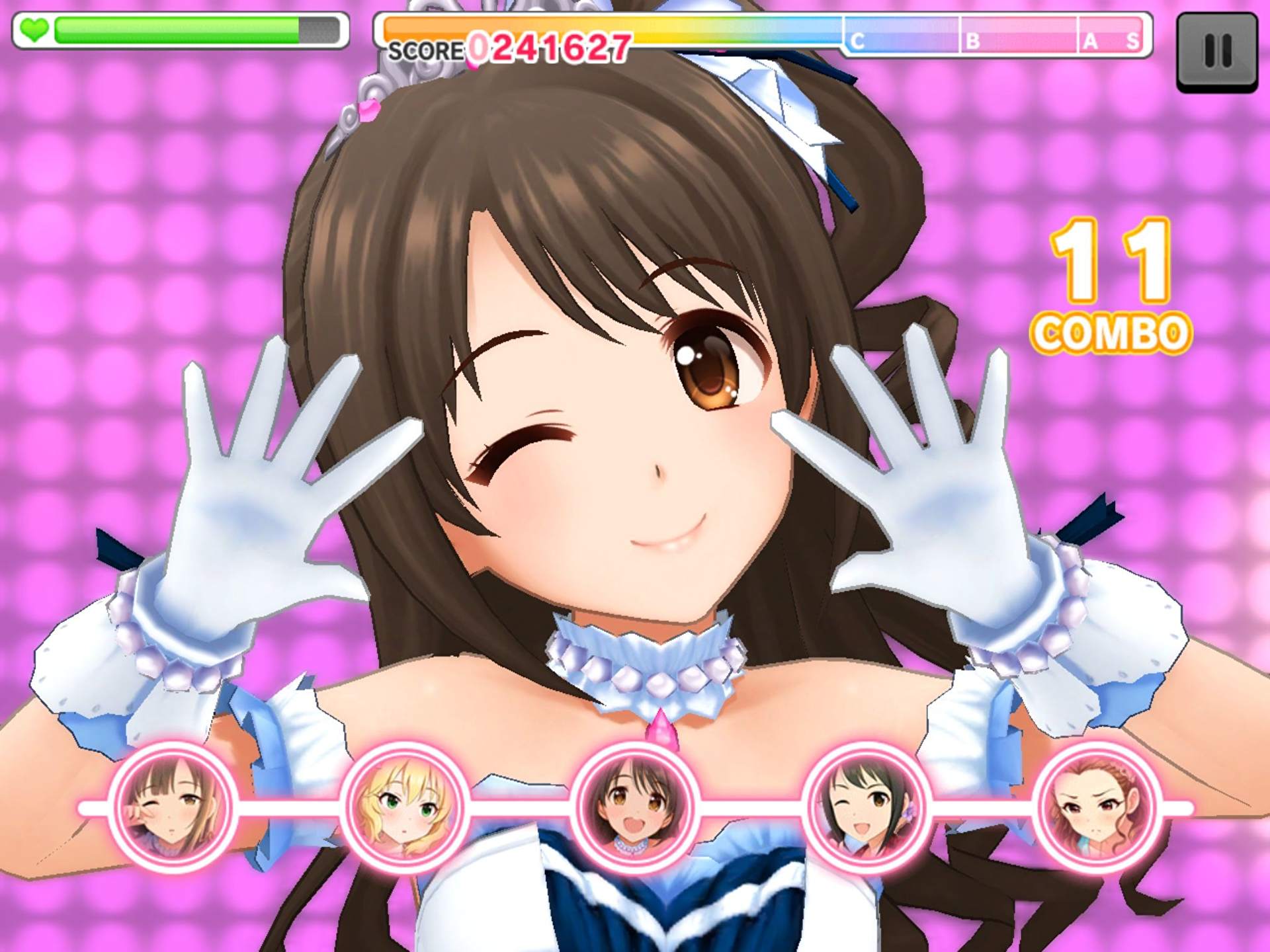1270x952 pixels.
Task: Tap the red-haired frowning idol circle
Action: click(x=1097, y=807)
